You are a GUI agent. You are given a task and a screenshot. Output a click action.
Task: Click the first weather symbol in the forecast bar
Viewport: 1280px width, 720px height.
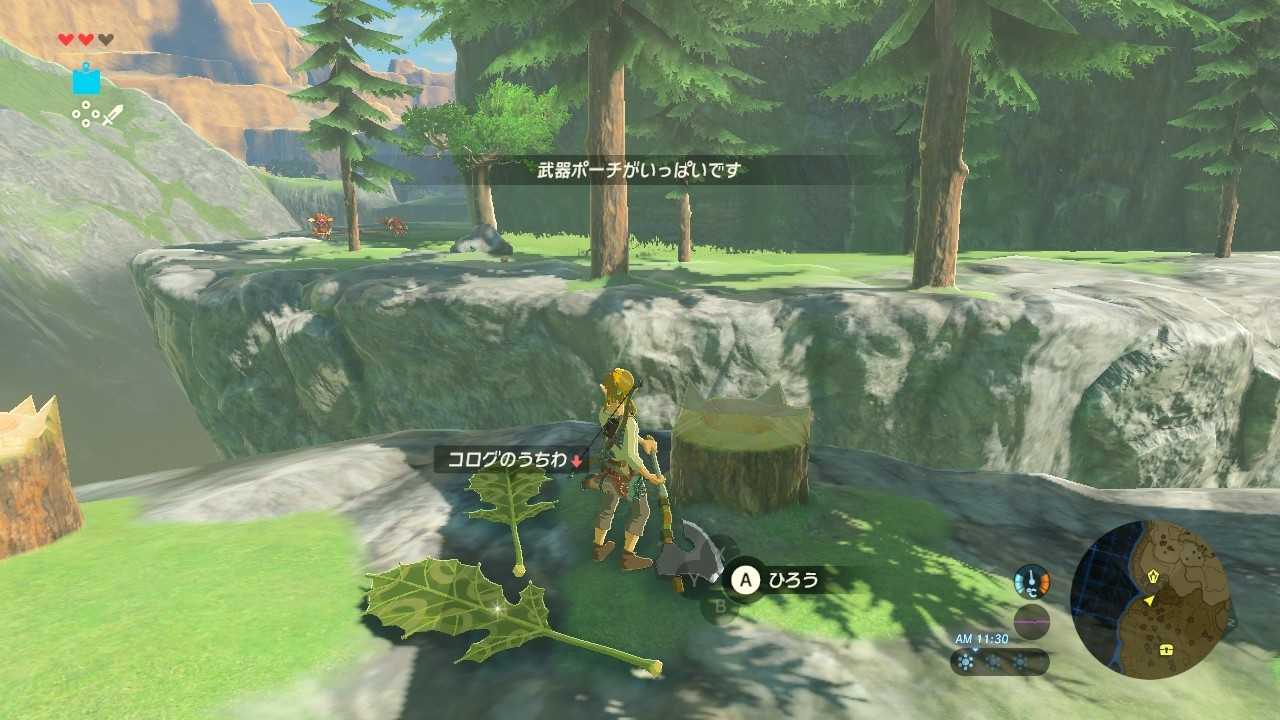[964, 661]
